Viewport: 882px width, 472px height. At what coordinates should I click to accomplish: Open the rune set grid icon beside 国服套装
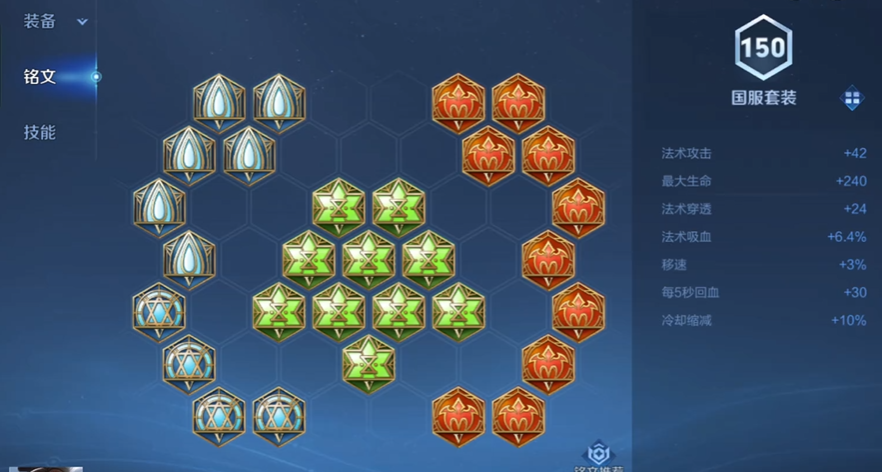852,98
